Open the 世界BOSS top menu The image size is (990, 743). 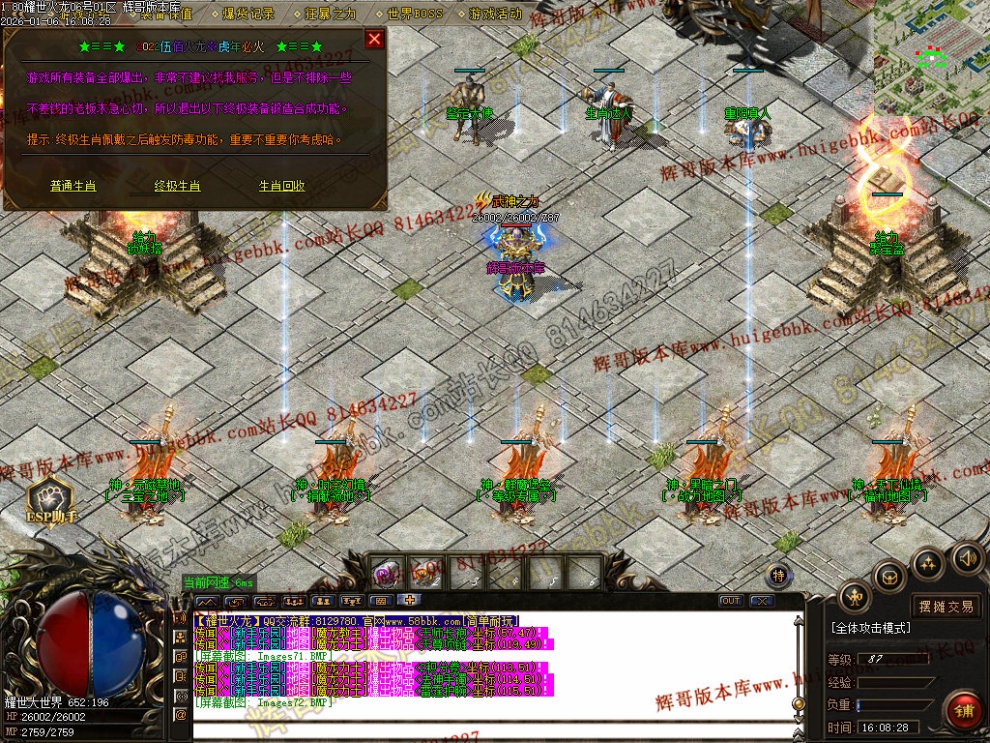(414, 14)
